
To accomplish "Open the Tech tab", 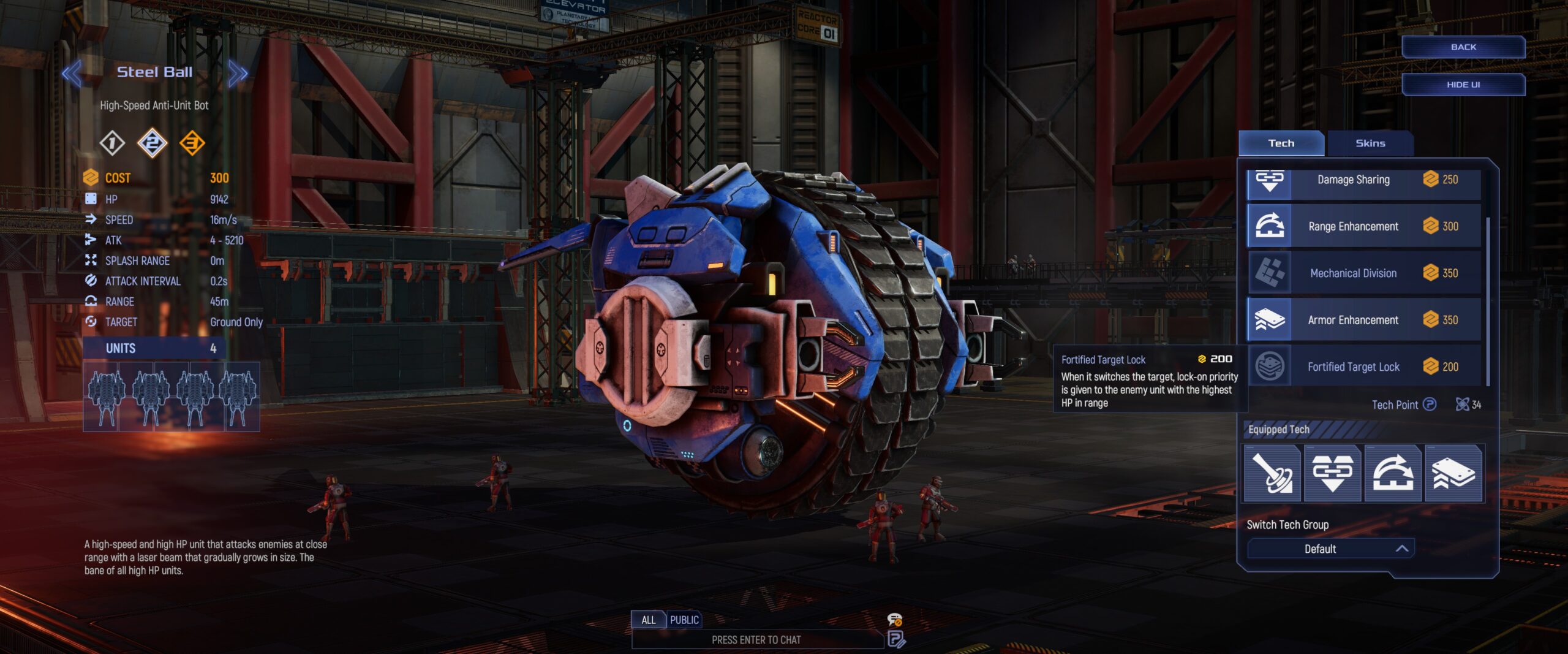I will [1281, 143].
